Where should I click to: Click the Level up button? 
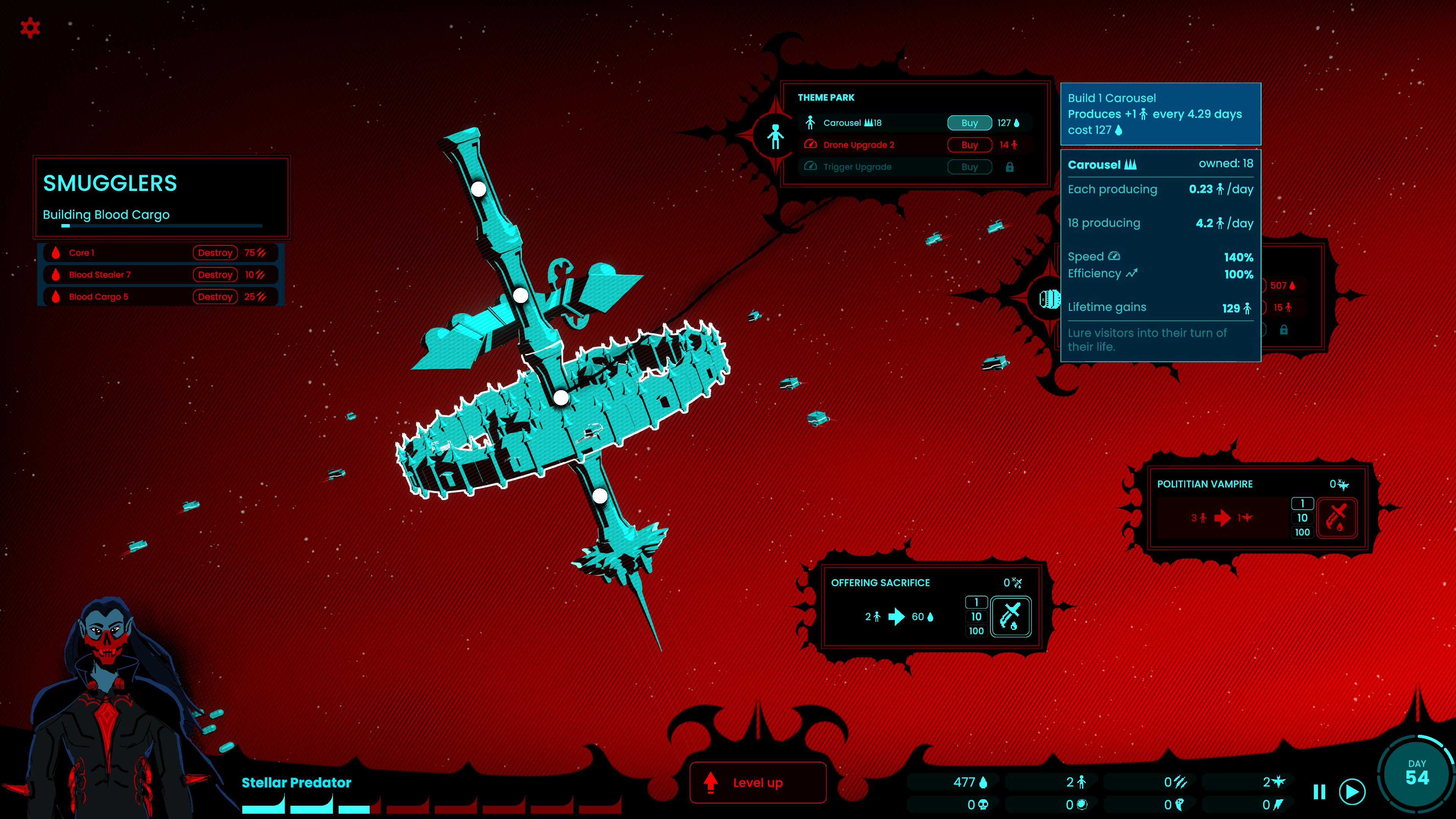pyautogui.click(x=758, y=782)
